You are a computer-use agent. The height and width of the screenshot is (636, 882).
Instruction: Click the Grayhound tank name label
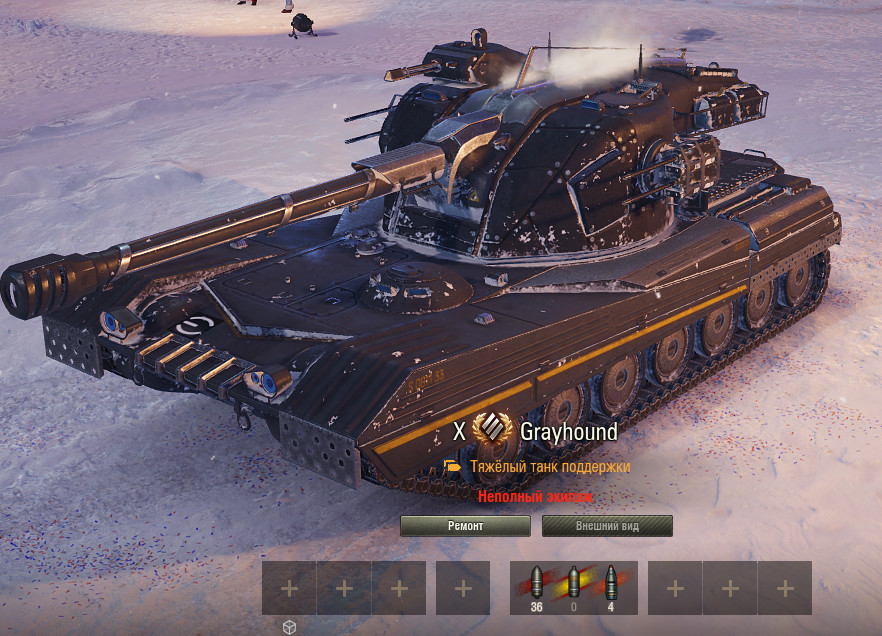coord(568,432)
